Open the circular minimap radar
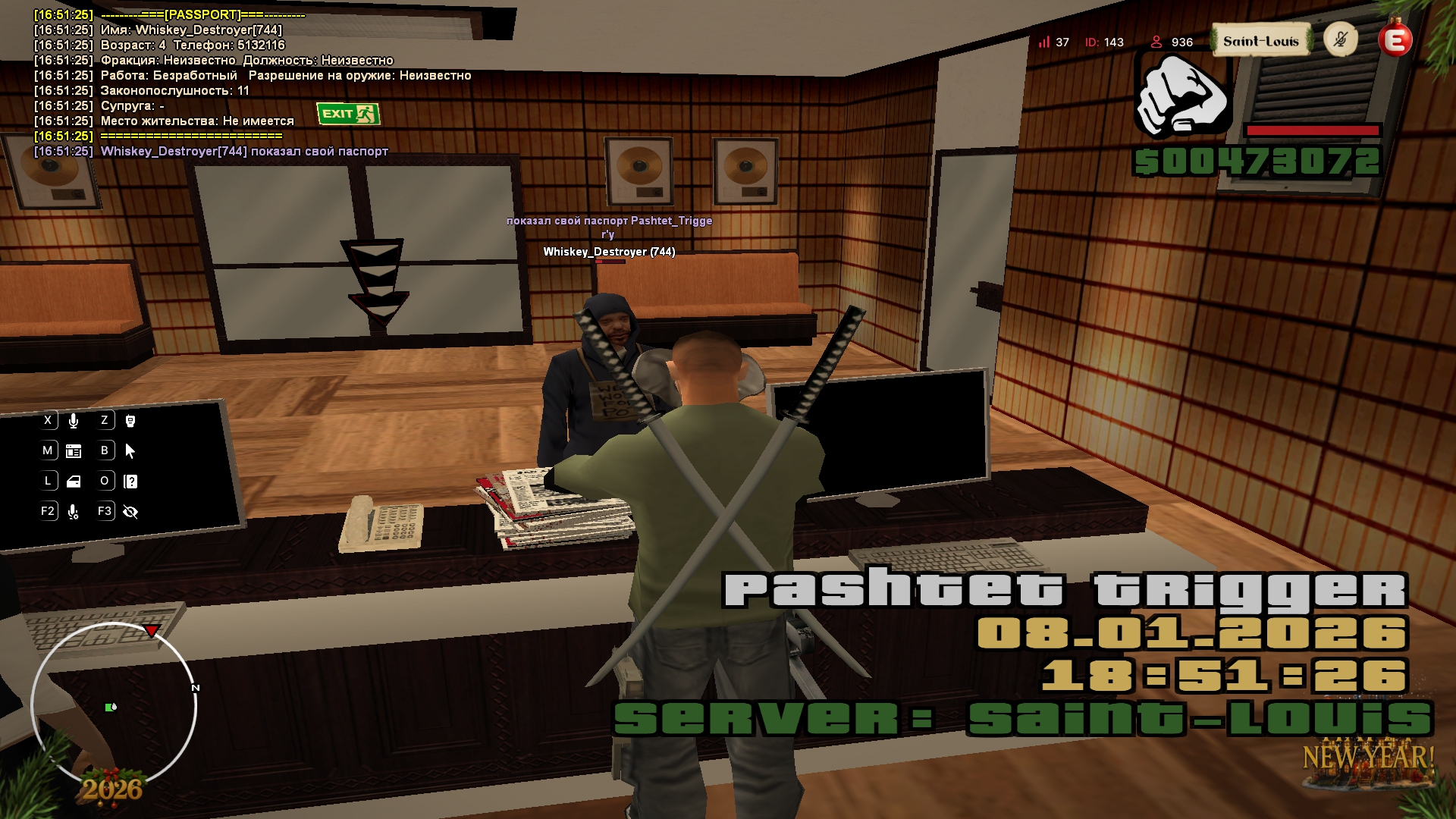 pyautogui.click(x=114, y=705)
